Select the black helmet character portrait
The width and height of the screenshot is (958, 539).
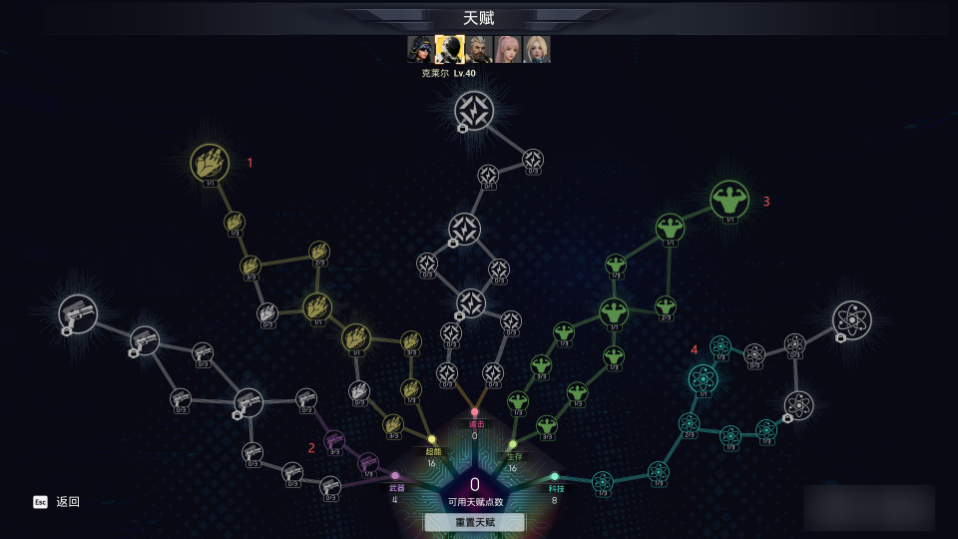[x=450, y=49]
